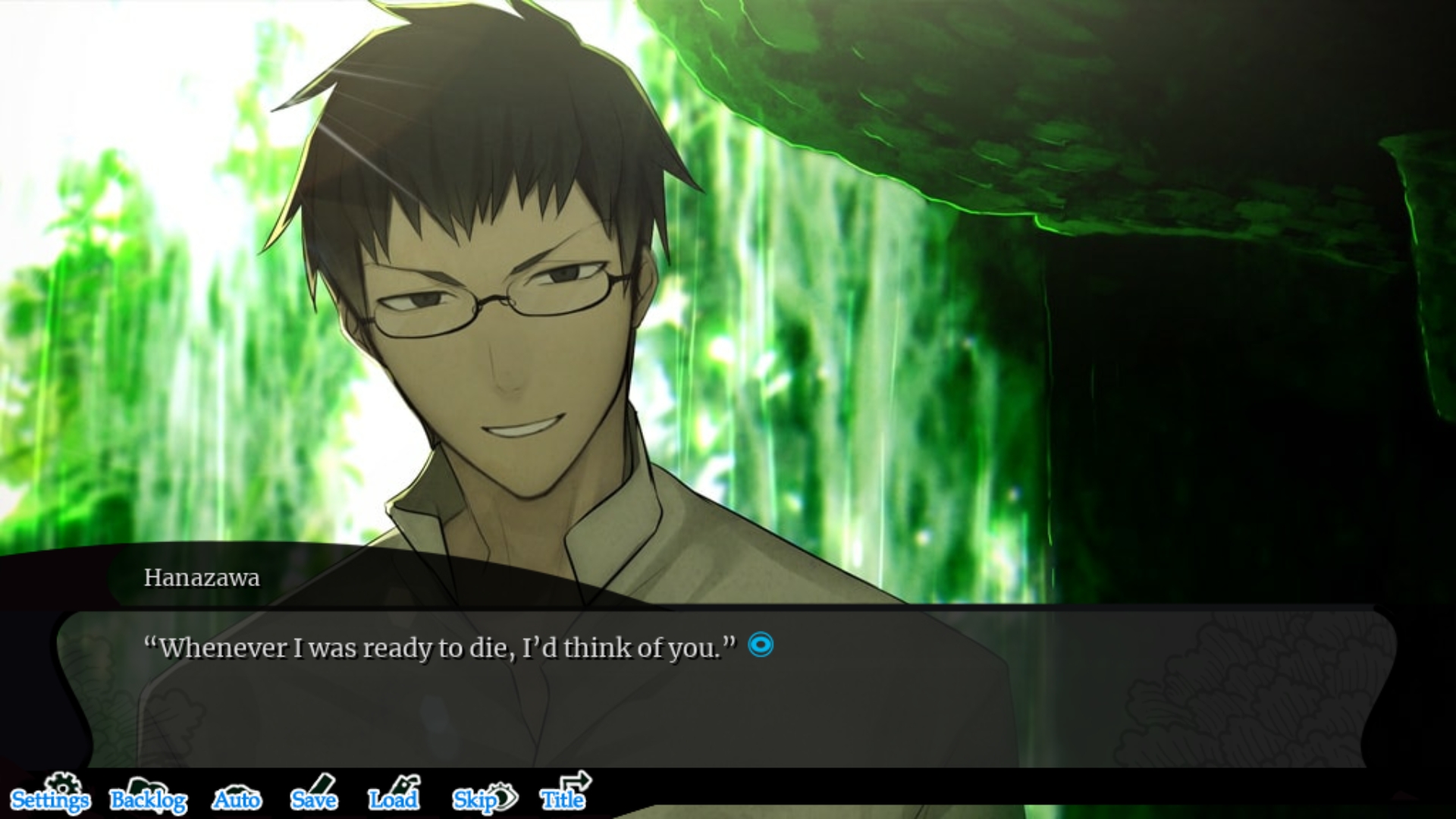Open the Settings menu
1456x819 pixels.
click(50, 799)
